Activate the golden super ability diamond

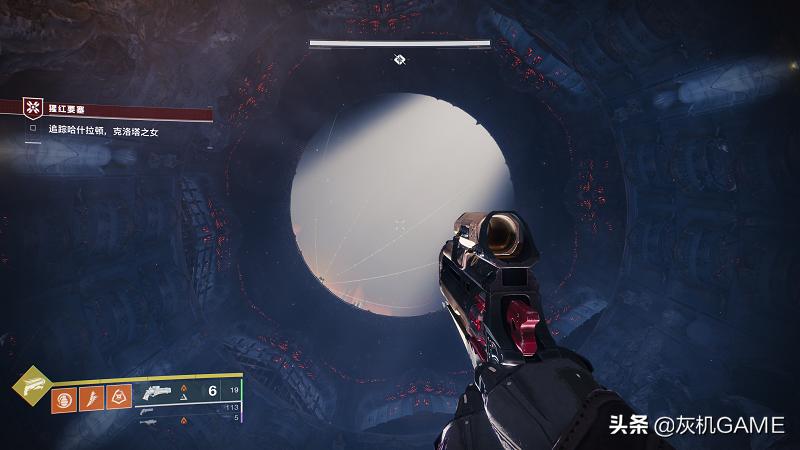[28, 386]
